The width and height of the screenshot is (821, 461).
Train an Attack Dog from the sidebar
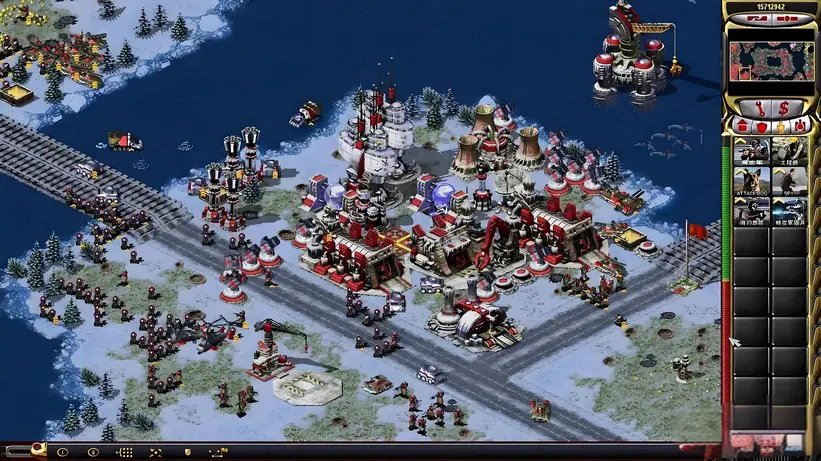pyautogui.click(x=751, y=182)
